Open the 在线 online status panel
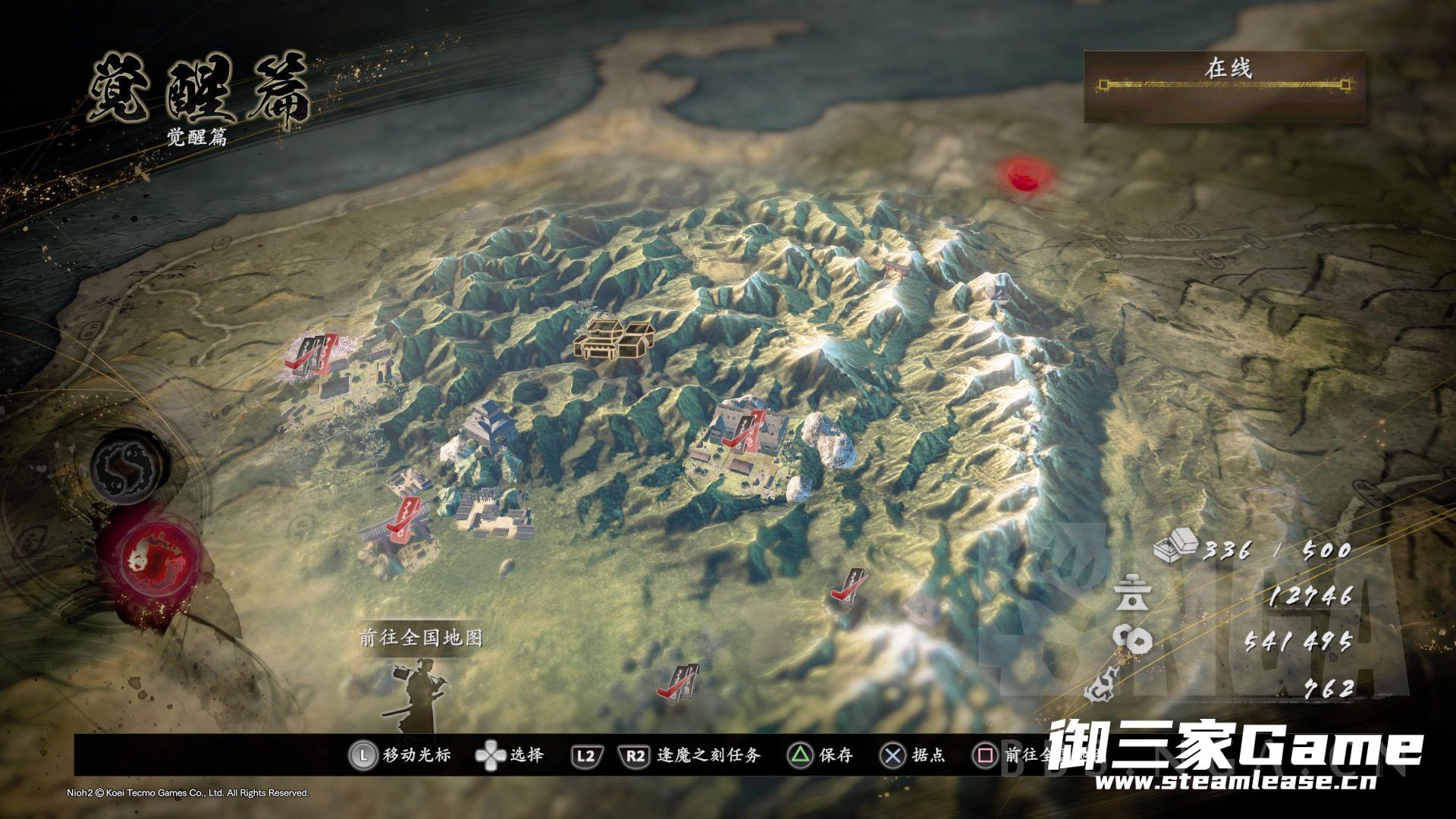Viewport: 1456px width, 819px height. pos(1224,86)
